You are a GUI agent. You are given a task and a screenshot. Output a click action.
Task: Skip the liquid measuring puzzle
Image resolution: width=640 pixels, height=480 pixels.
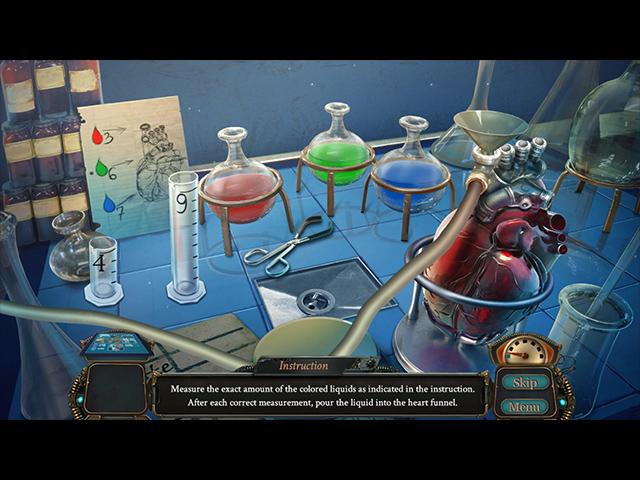pyautogui.click(x=525, y=382)
